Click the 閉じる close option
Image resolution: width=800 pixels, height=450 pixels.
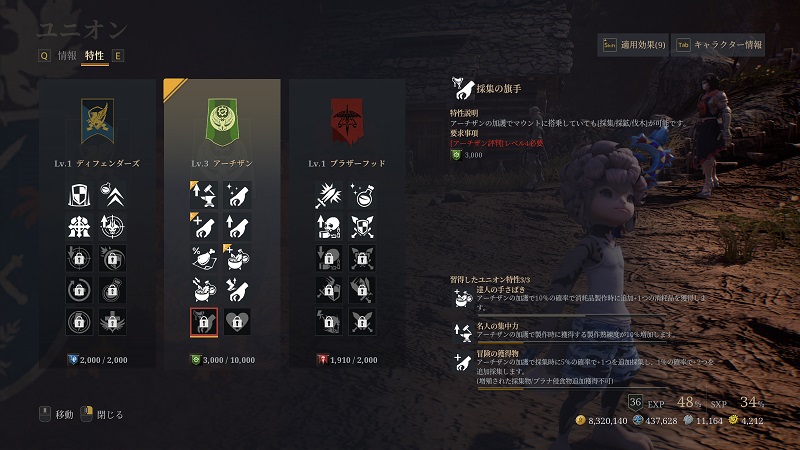coord(102,414)
